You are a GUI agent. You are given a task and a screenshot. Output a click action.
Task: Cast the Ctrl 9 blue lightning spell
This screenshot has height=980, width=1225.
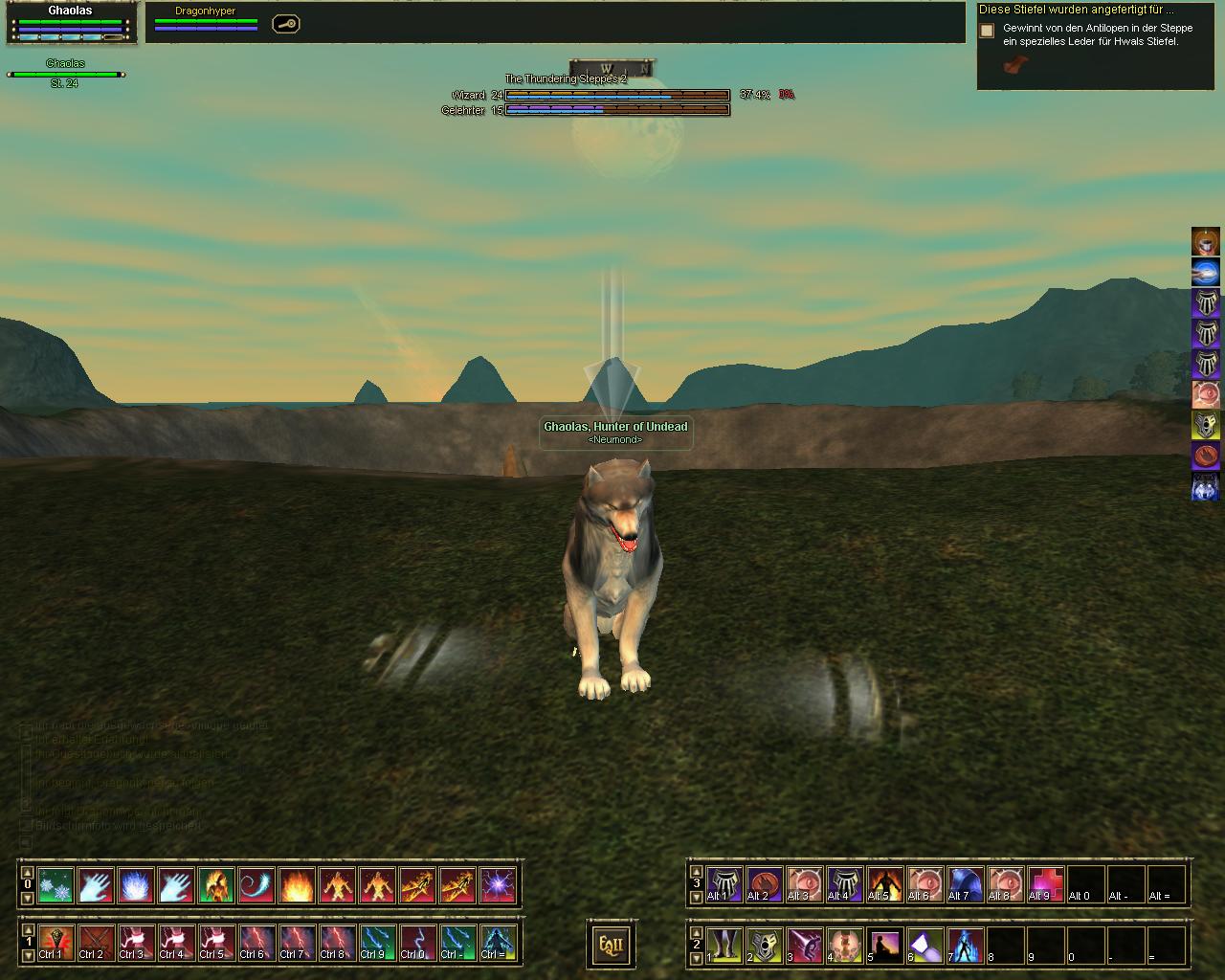(x=377, y=943)
